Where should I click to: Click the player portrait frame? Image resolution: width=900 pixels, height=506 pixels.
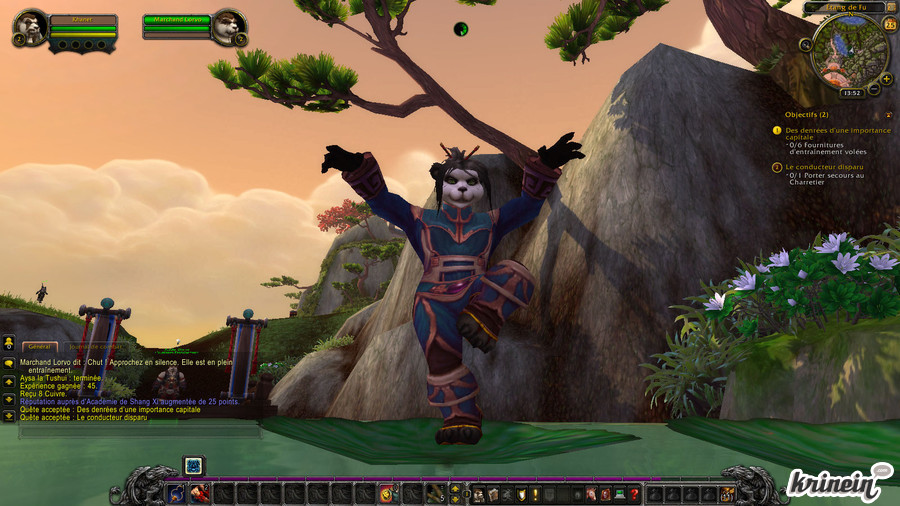click(x=32, y=25)
